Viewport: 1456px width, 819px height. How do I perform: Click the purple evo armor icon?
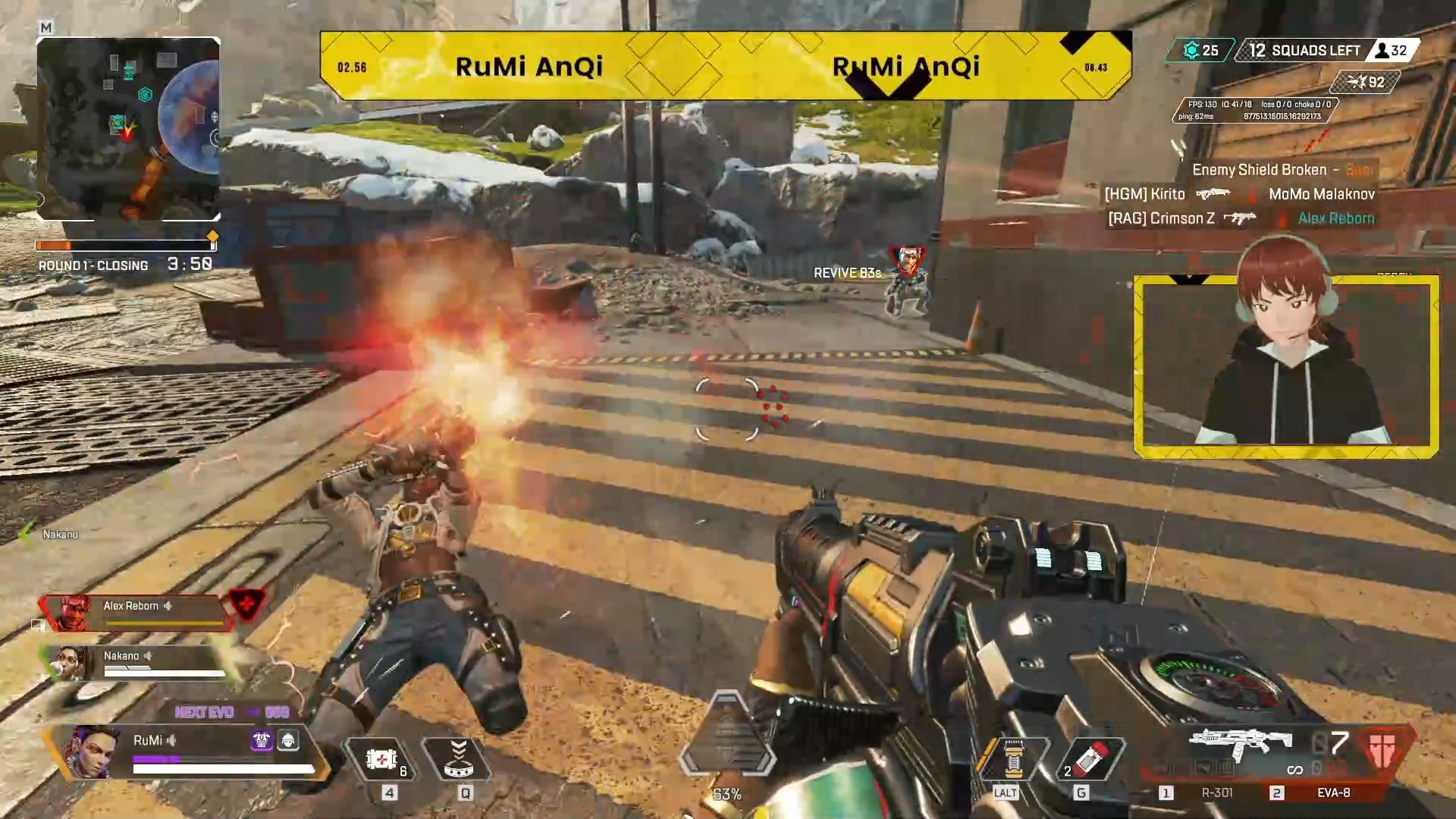pyautogui.click(x=262, y=740)
